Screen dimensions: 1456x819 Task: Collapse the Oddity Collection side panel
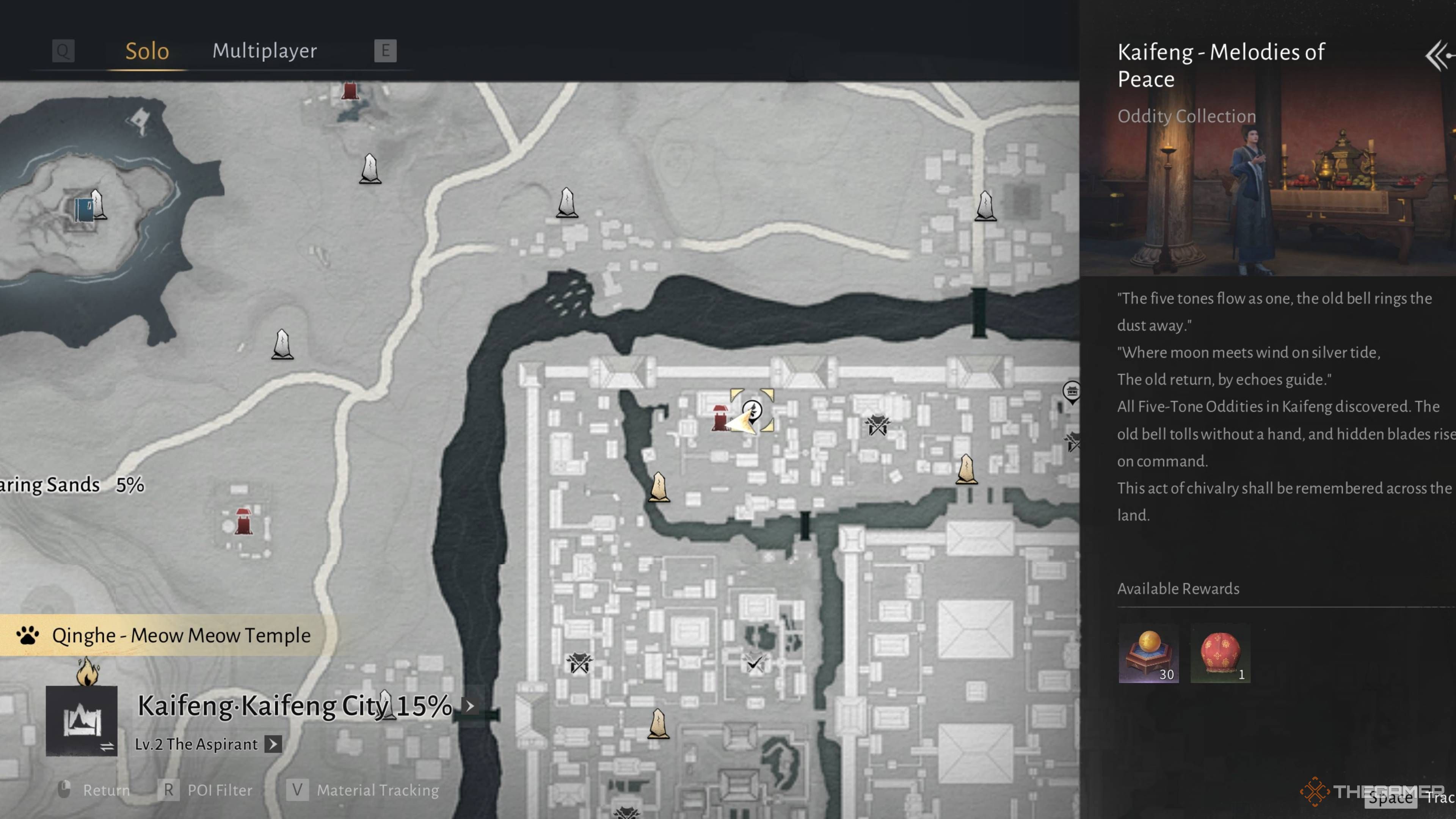point(1438,56)
